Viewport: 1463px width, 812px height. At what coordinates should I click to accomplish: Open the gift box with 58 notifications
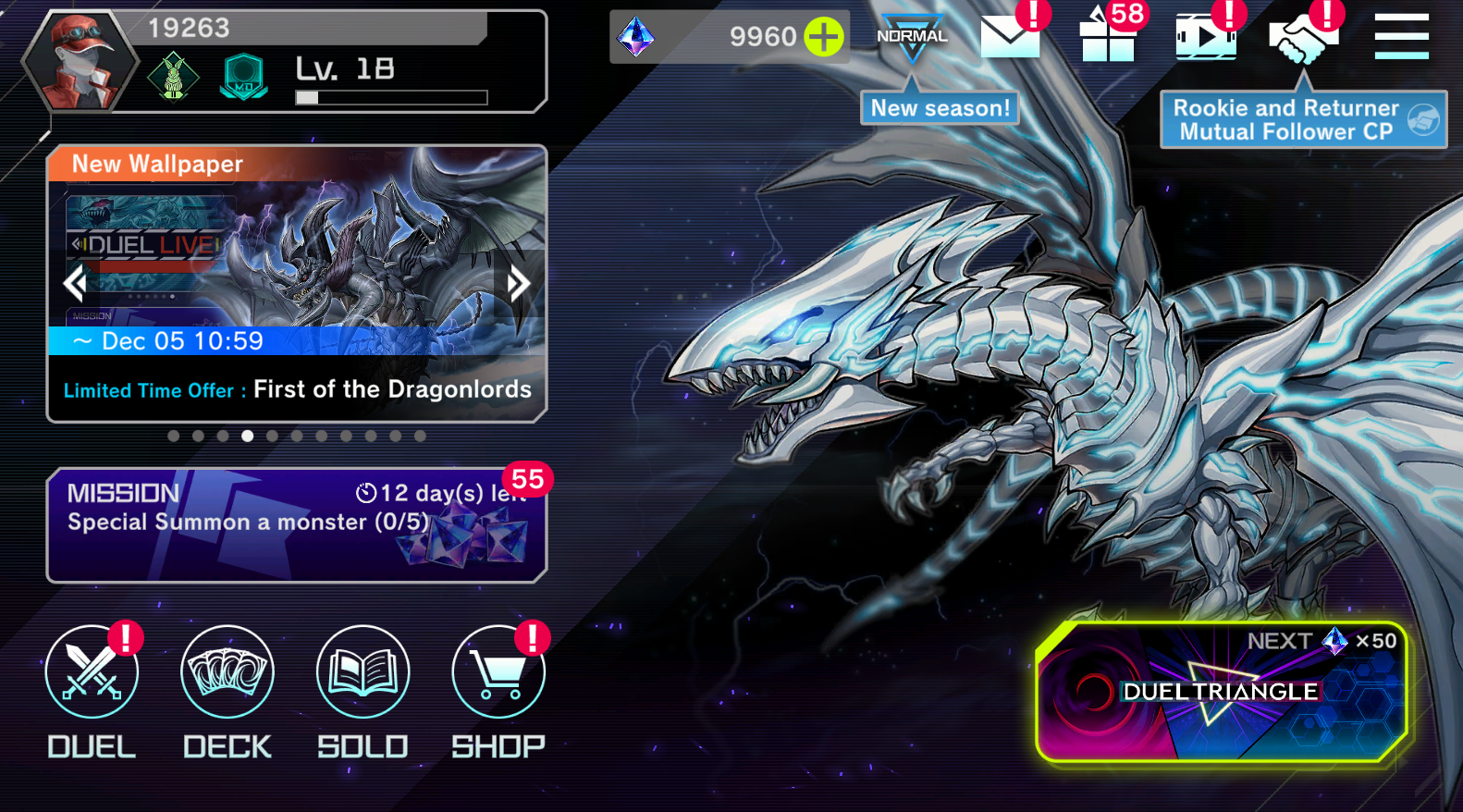[1107, 37]
